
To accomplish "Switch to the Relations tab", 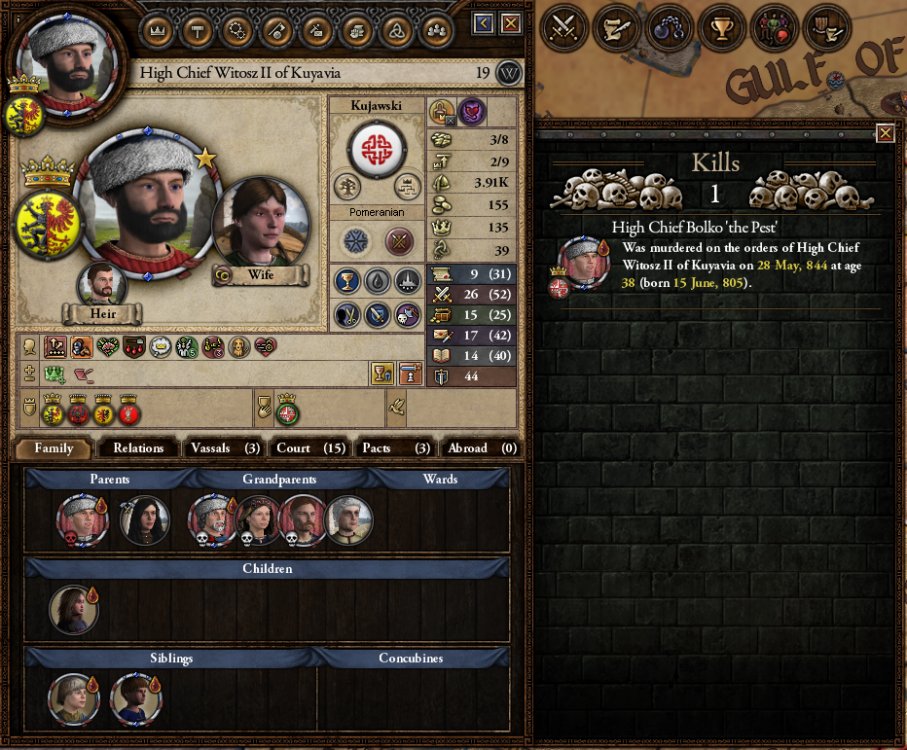I will (138, 448).
